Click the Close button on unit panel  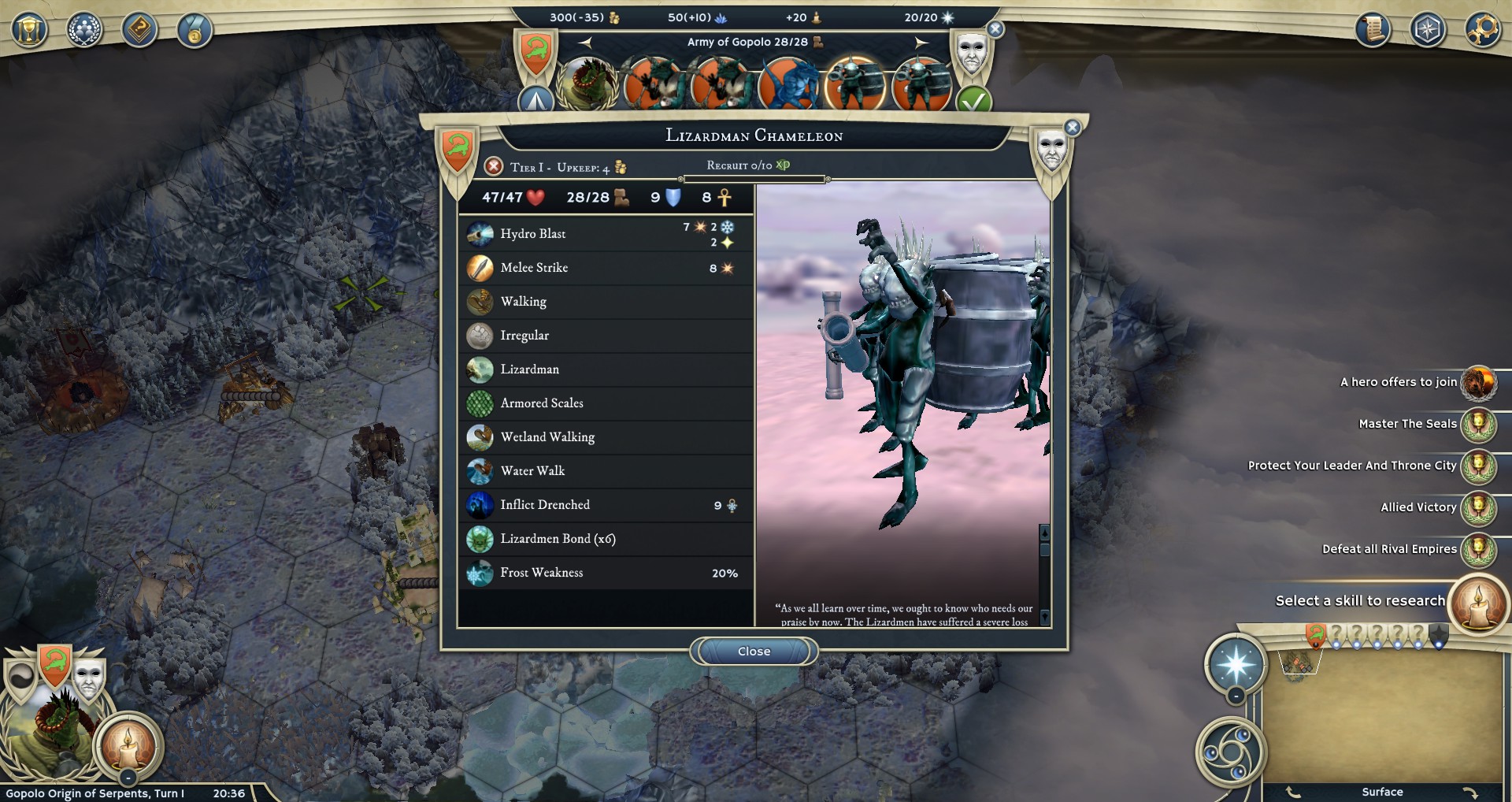[x=754, y=651]
